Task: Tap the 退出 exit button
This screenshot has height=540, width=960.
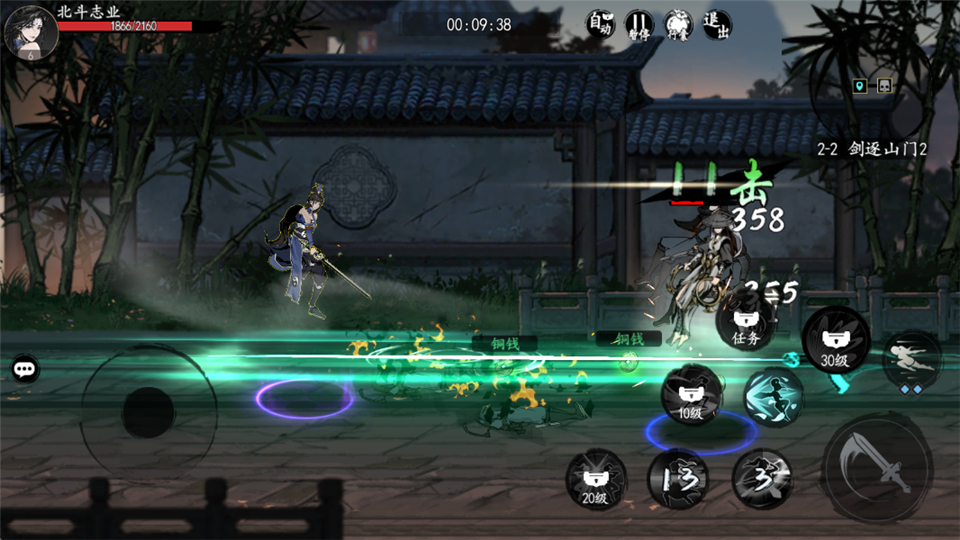Action: (716, 24)
